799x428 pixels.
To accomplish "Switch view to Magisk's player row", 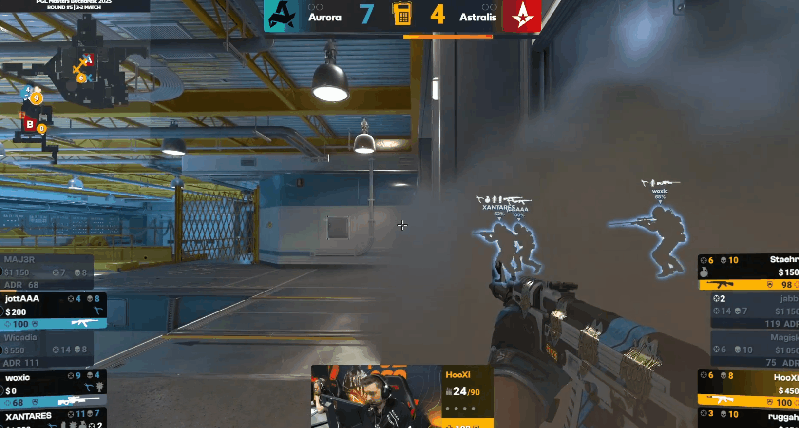I will [752, 350].
